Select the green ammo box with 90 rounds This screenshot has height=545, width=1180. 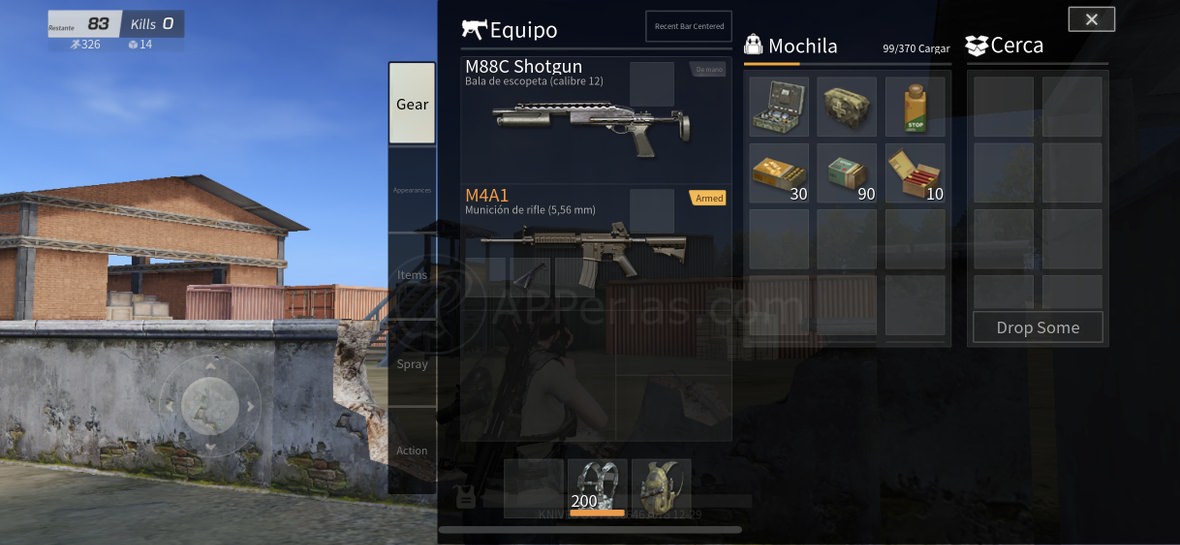click(846, 173)
